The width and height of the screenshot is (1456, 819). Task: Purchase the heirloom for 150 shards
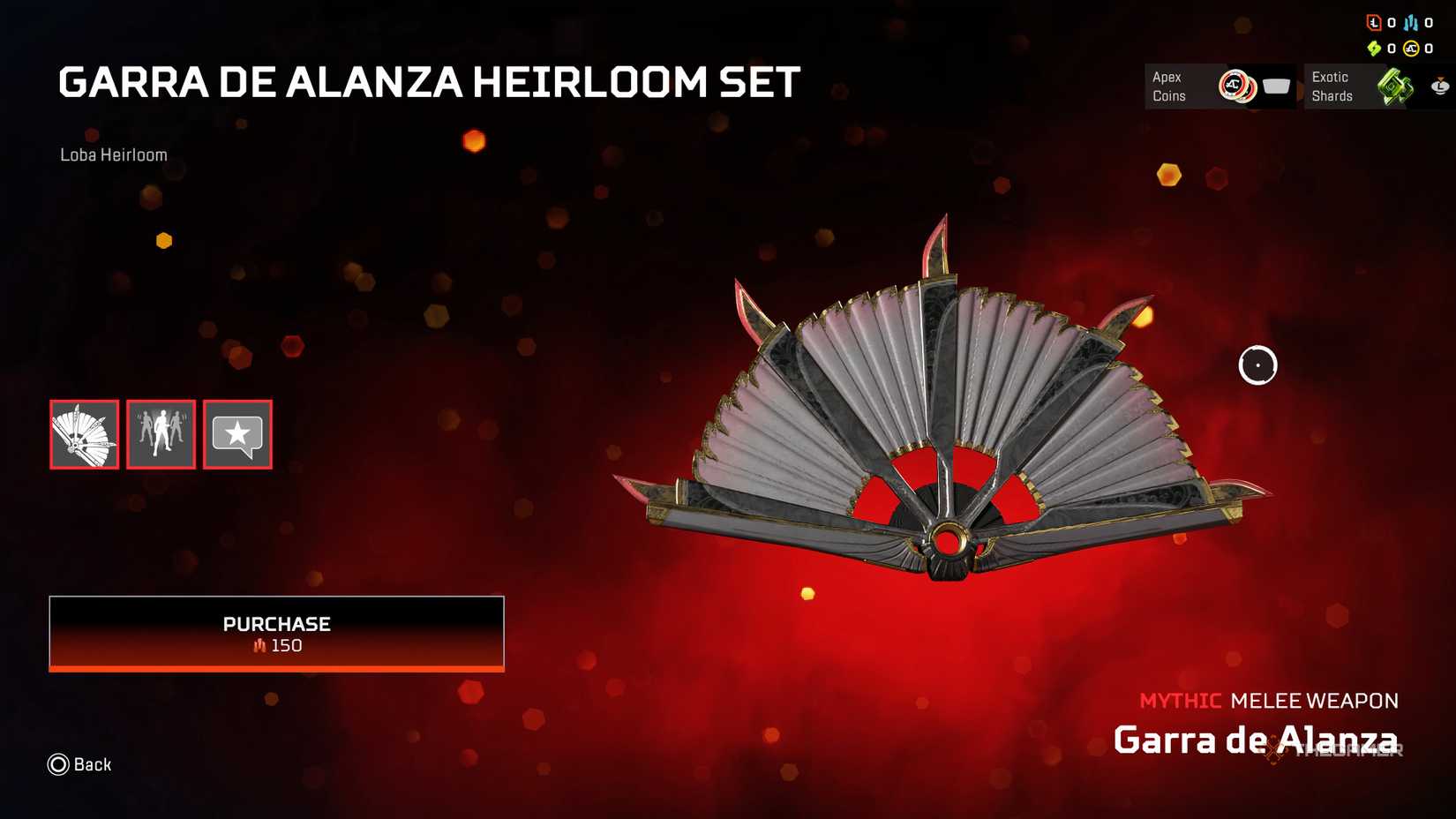[x=276, y=633]
